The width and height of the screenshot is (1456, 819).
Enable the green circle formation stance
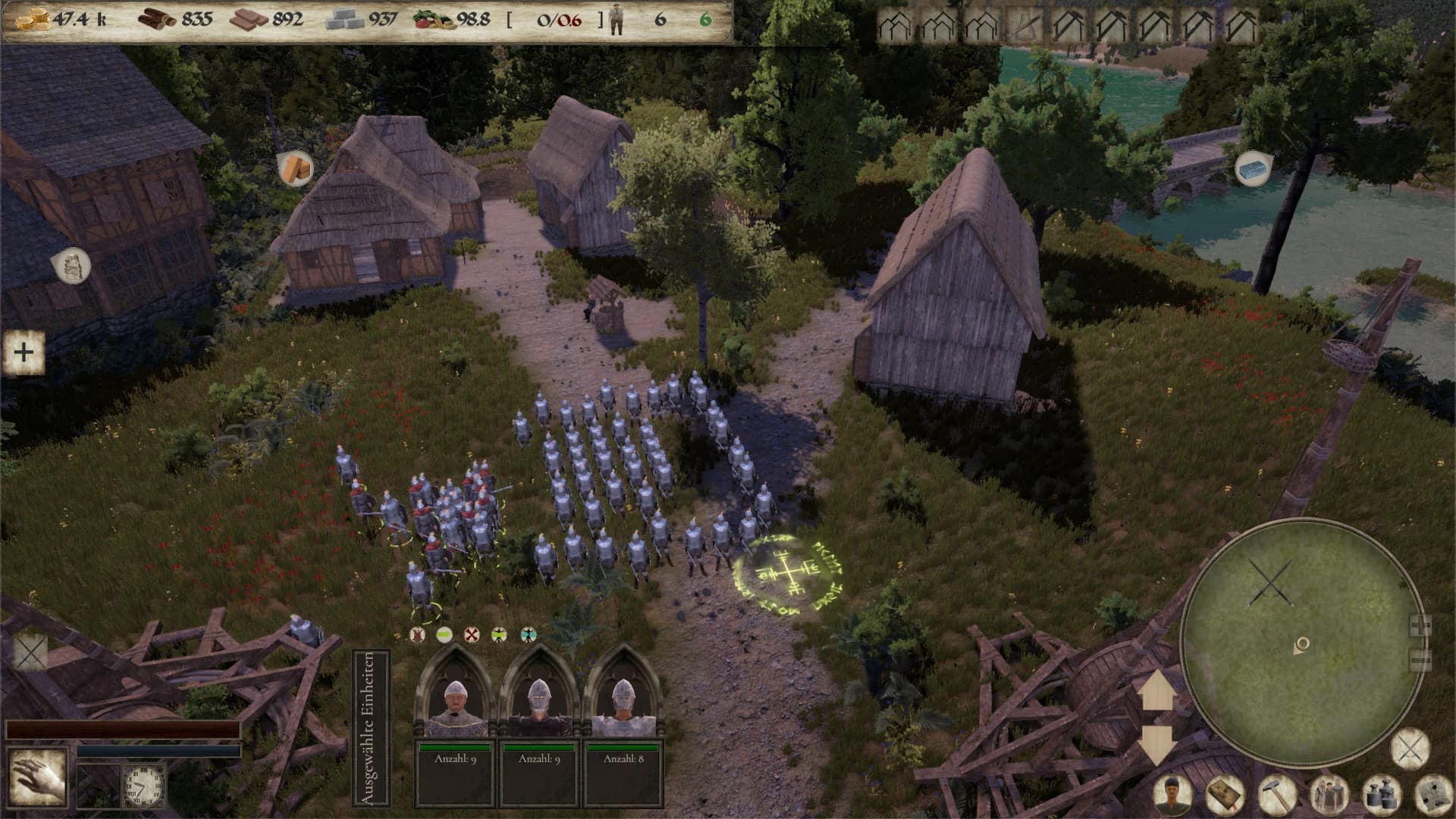pos(446,634)
